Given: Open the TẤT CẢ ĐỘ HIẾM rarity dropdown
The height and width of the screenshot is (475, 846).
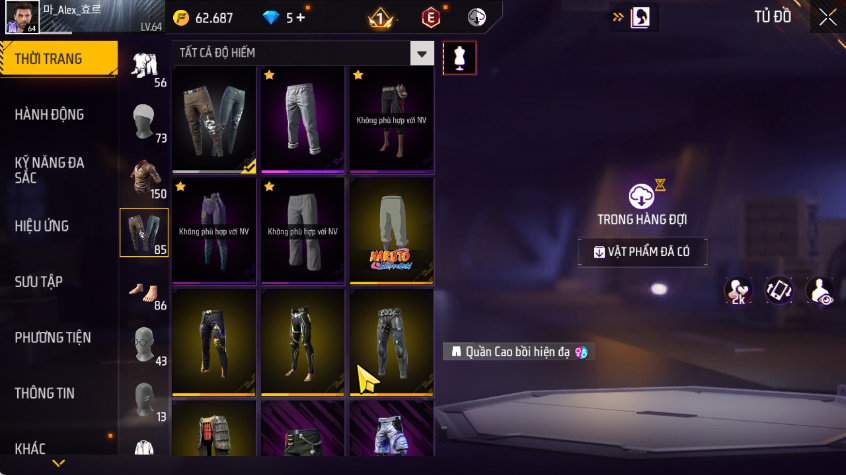Looking at the screenshot, I should pos(423,53).
